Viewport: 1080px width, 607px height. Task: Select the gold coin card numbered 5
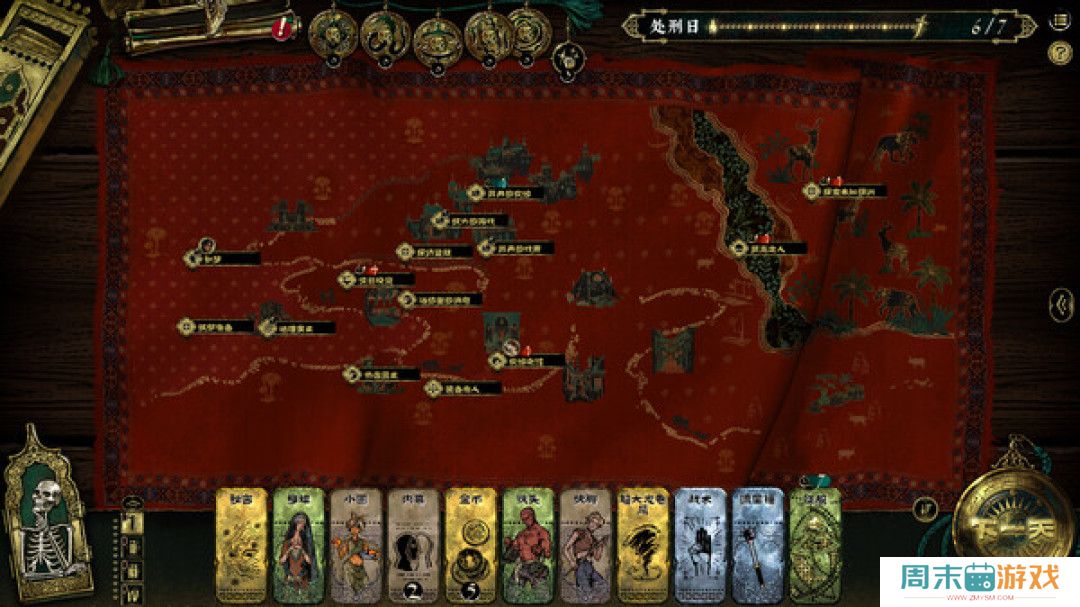471,547
